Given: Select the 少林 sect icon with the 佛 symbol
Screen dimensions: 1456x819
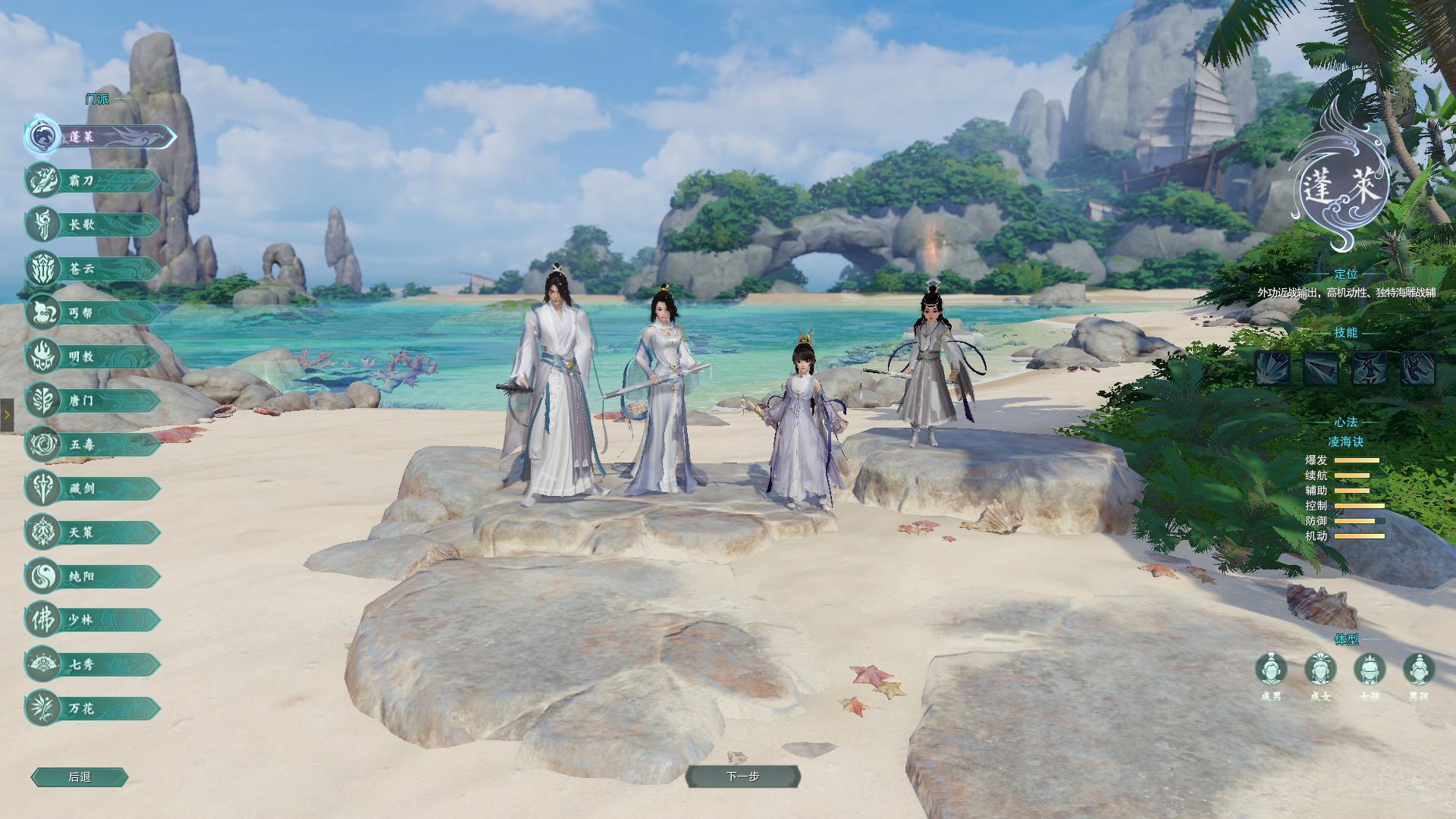Looking at the screenshot, I should coord(44,620).
